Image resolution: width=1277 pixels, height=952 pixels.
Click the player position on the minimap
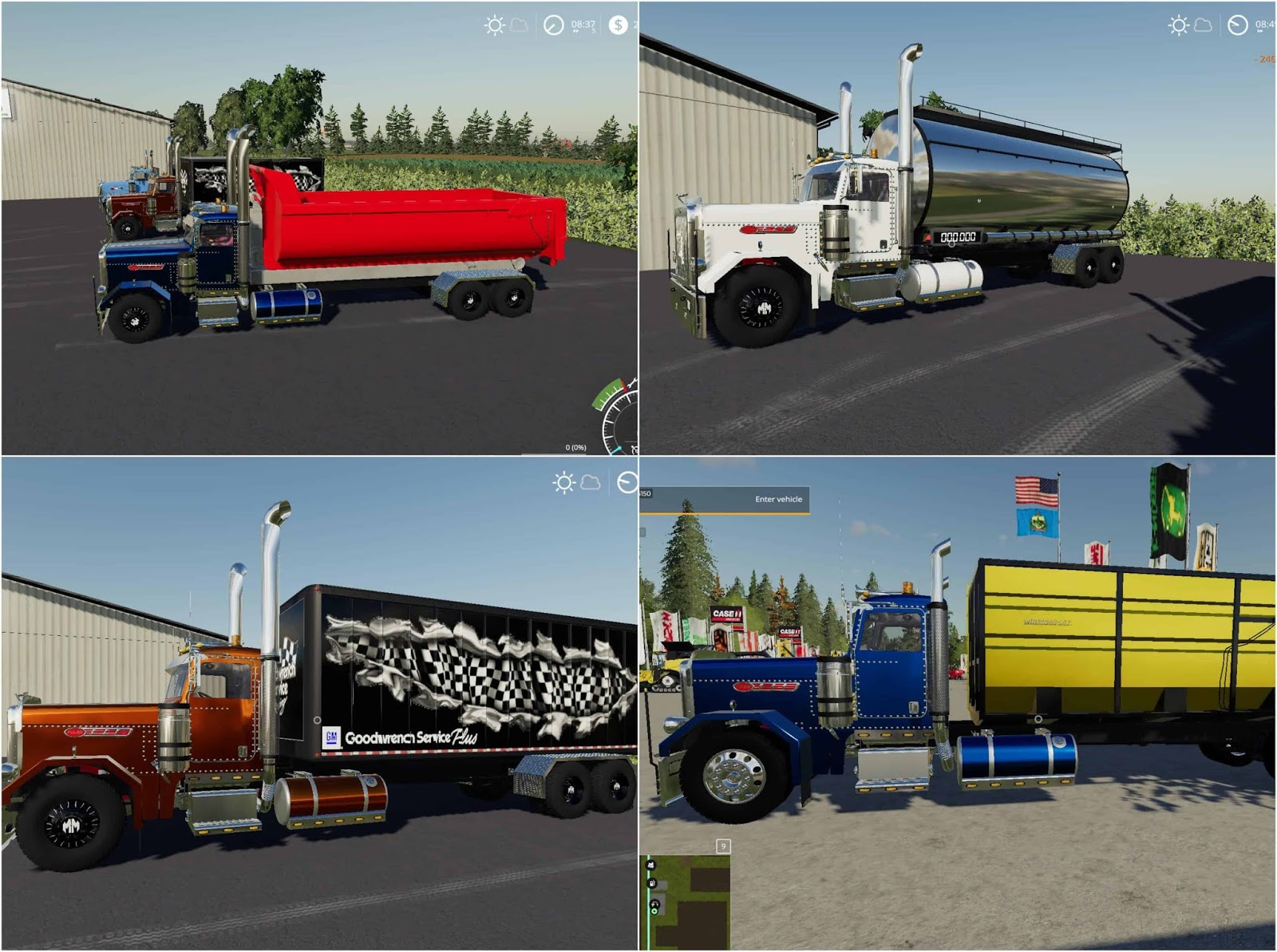point(654,911)
